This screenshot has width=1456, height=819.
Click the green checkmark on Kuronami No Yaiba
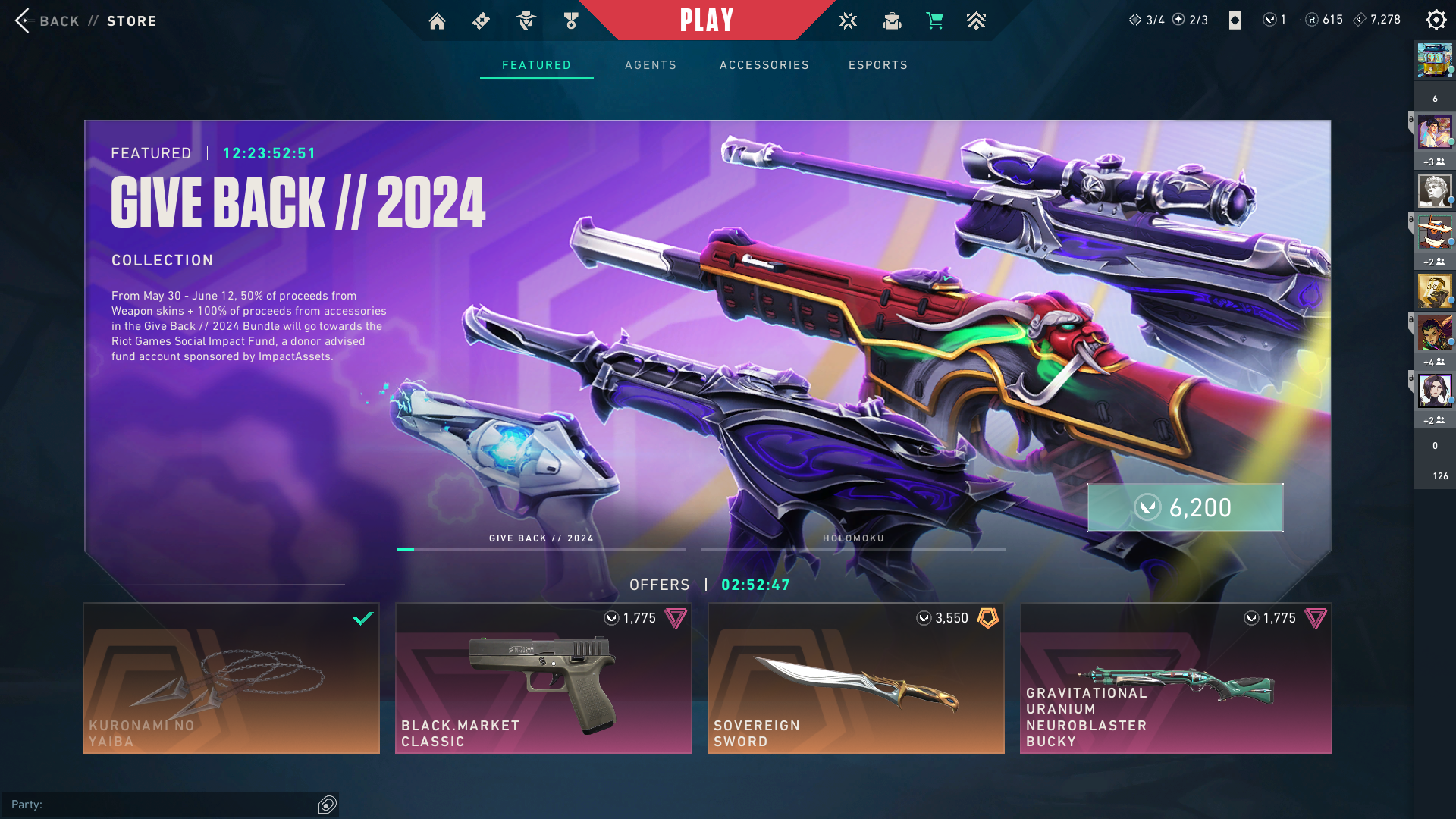[x=362, y=619]
